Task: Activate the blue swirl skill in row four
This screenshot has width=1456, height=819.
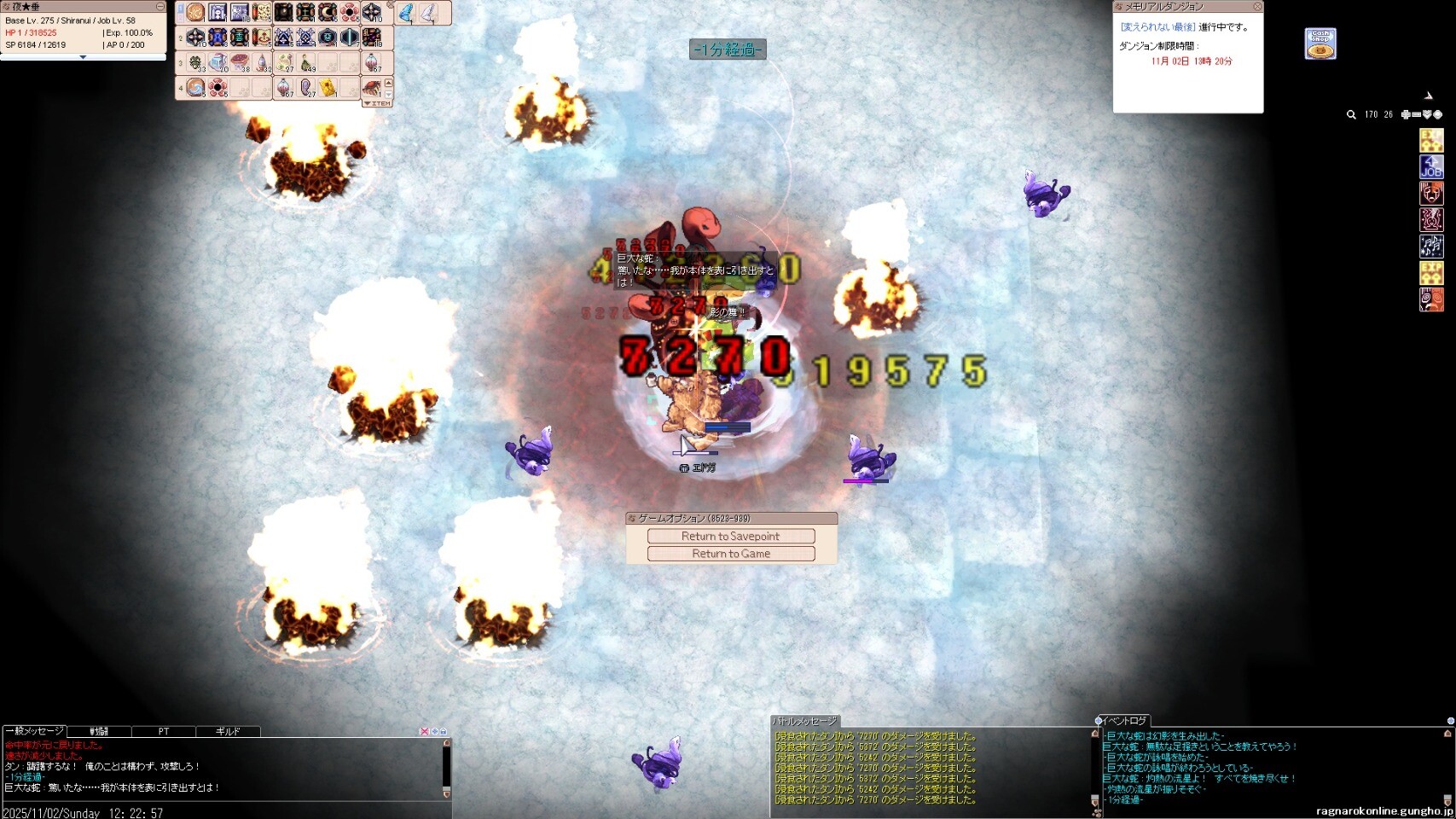Action: pos(196,87)
